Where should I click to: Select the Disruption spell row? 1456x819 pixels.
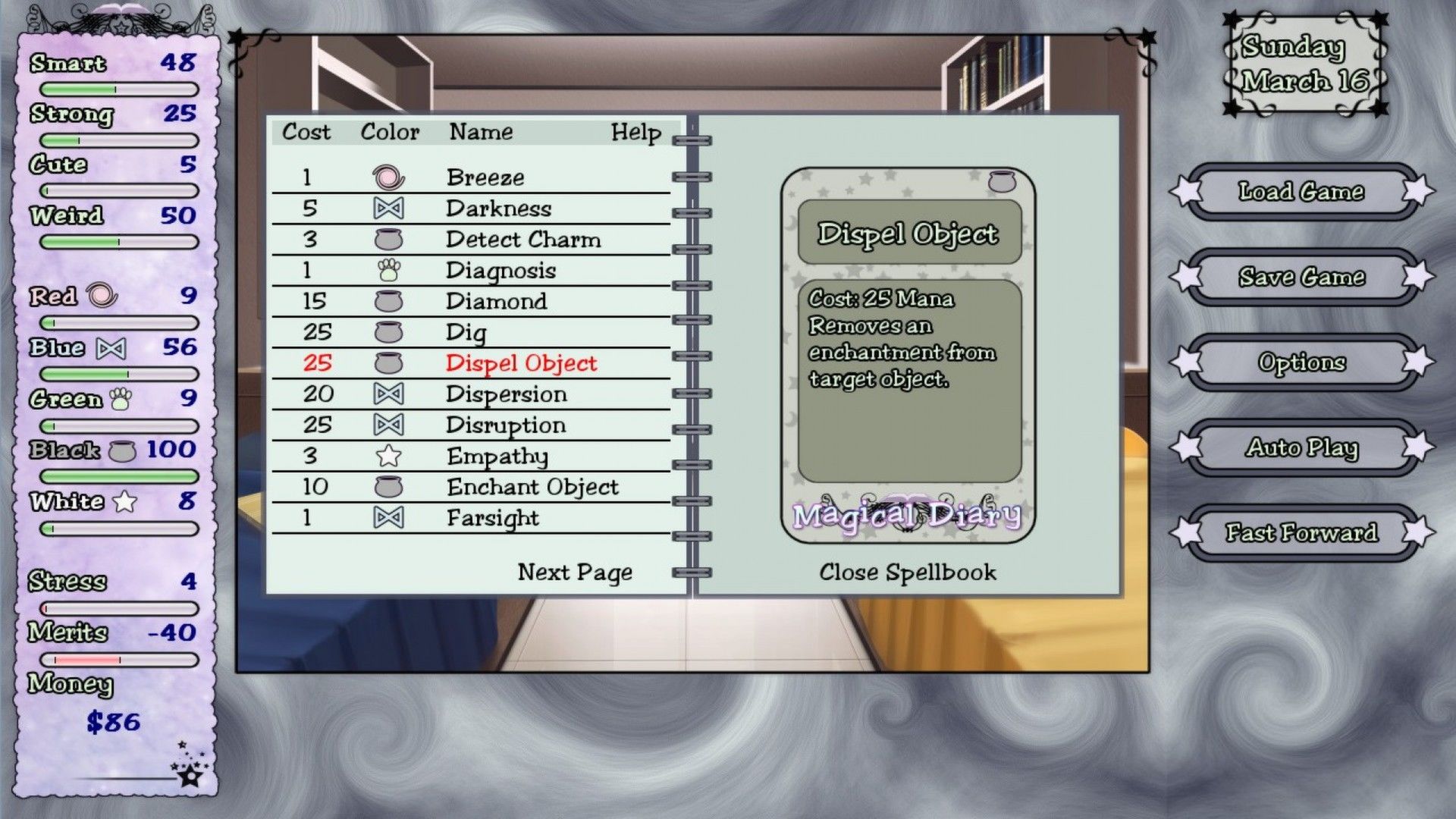coord(506,425)
